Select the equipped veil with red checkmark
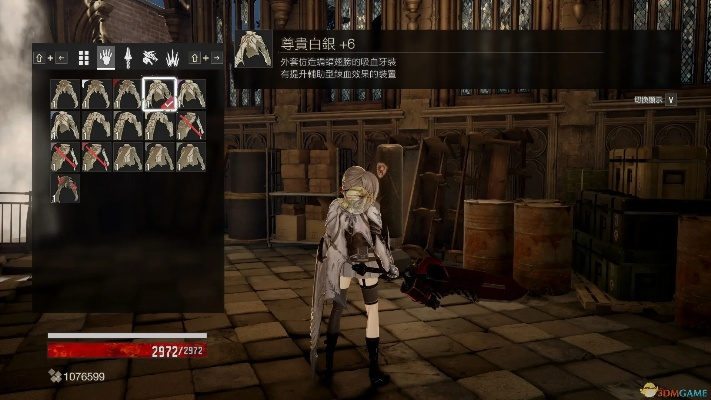 coord(160,94)
